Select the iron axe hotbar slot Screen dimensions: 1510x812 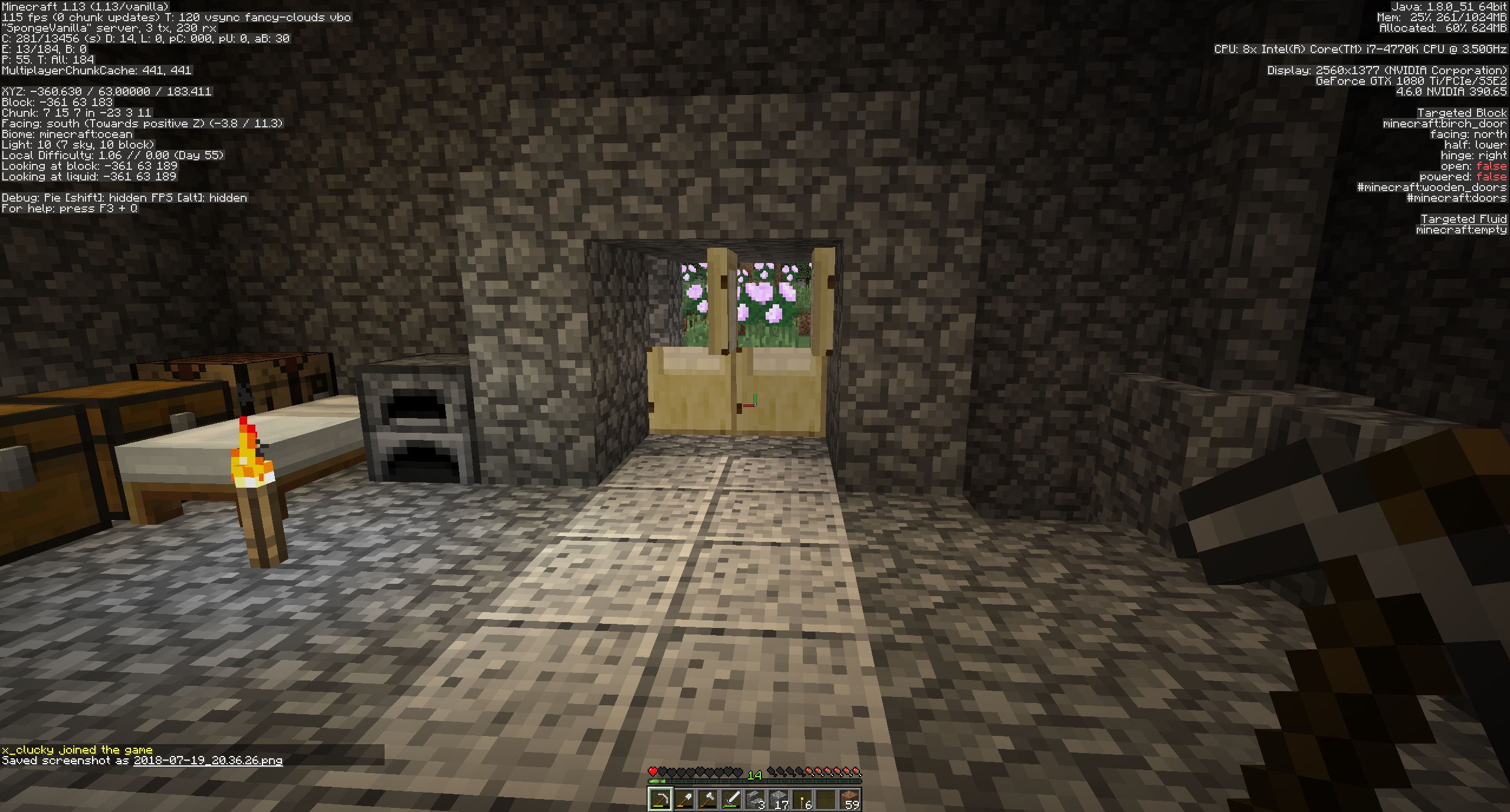pyautogui.click(x=708, y=801)
